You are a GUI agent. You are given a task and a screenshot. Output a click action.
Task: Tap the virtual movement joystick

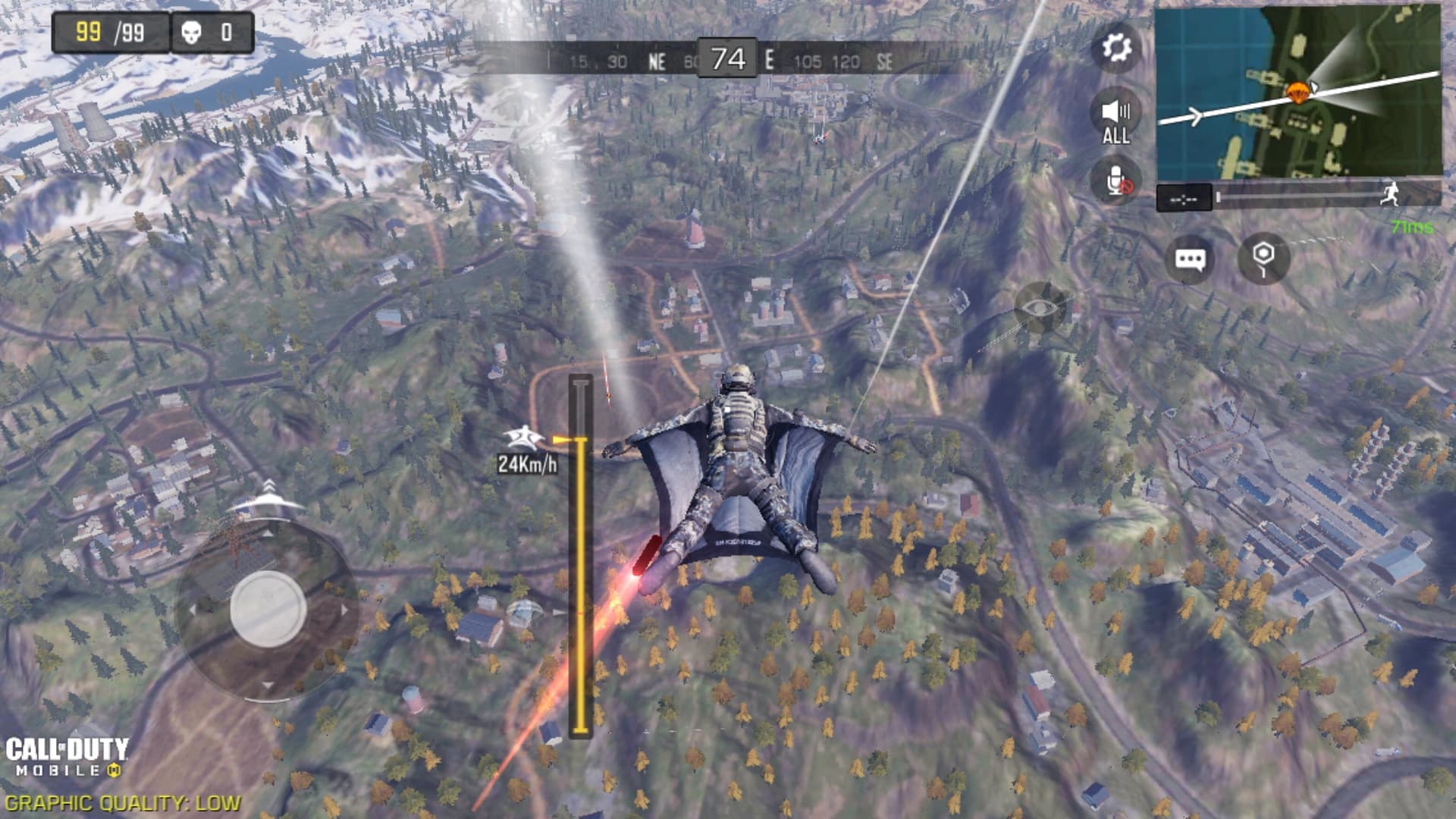click(268, 609)
